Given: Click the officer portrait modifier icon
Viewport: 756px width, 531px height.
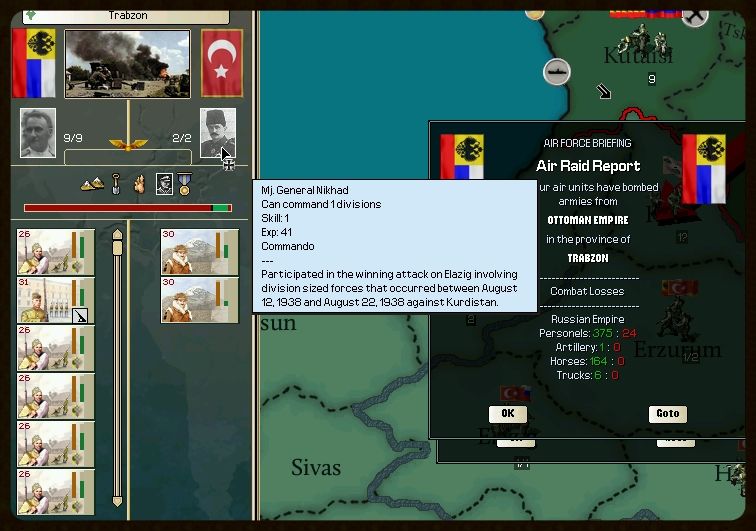Looking at the screenshot, I should (164, 184).
